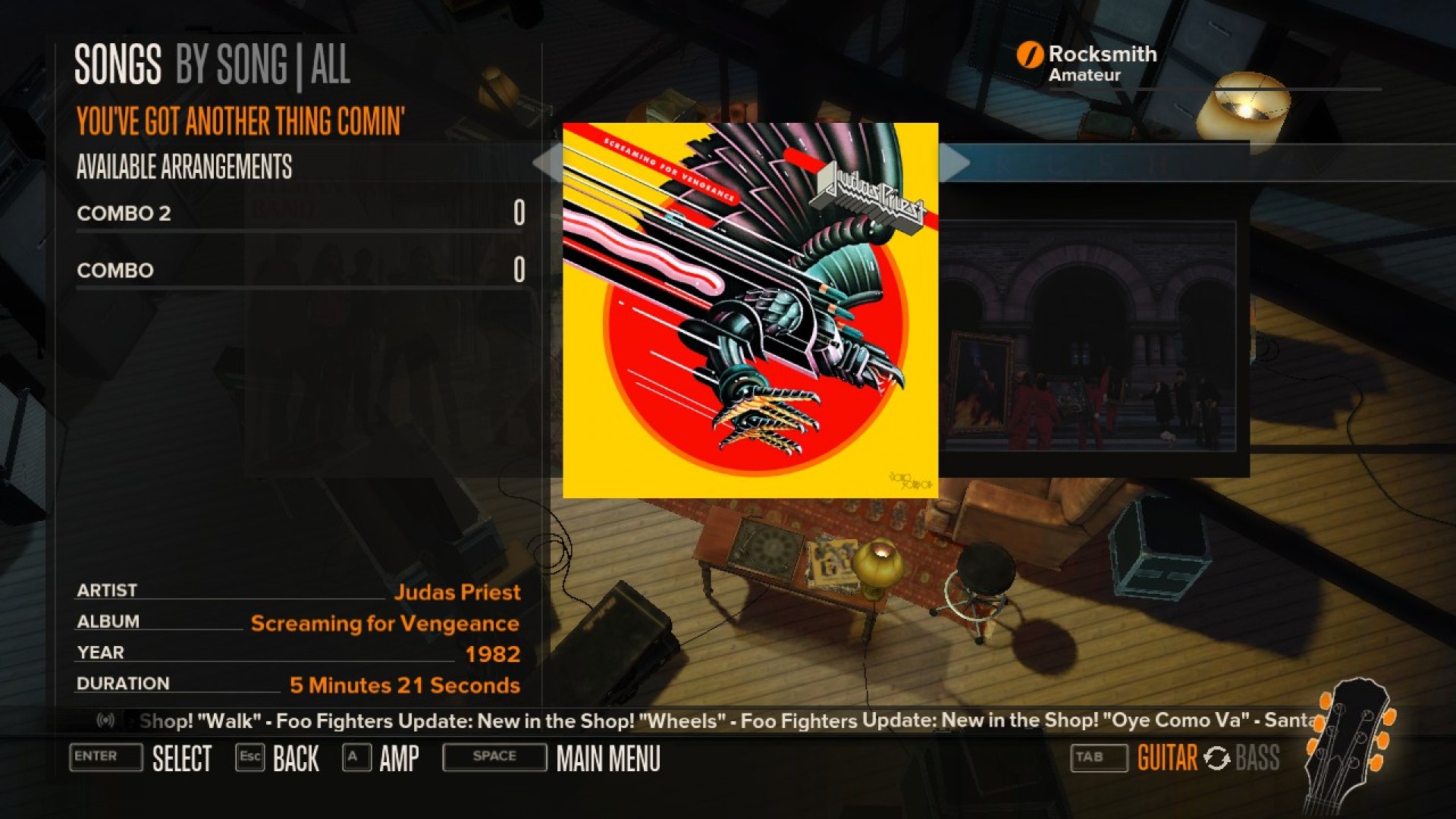Click the SPACE key icon
The height and width of the screenshot is (819, 1456).
pyautogui.click(x=493, y=756)
